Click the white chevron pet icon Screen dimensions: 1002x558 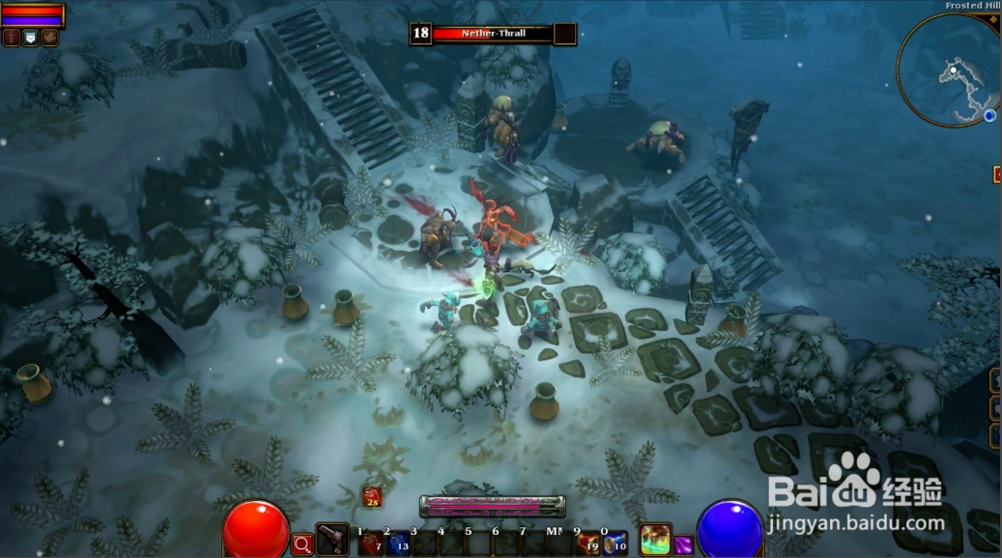(31, 38)
